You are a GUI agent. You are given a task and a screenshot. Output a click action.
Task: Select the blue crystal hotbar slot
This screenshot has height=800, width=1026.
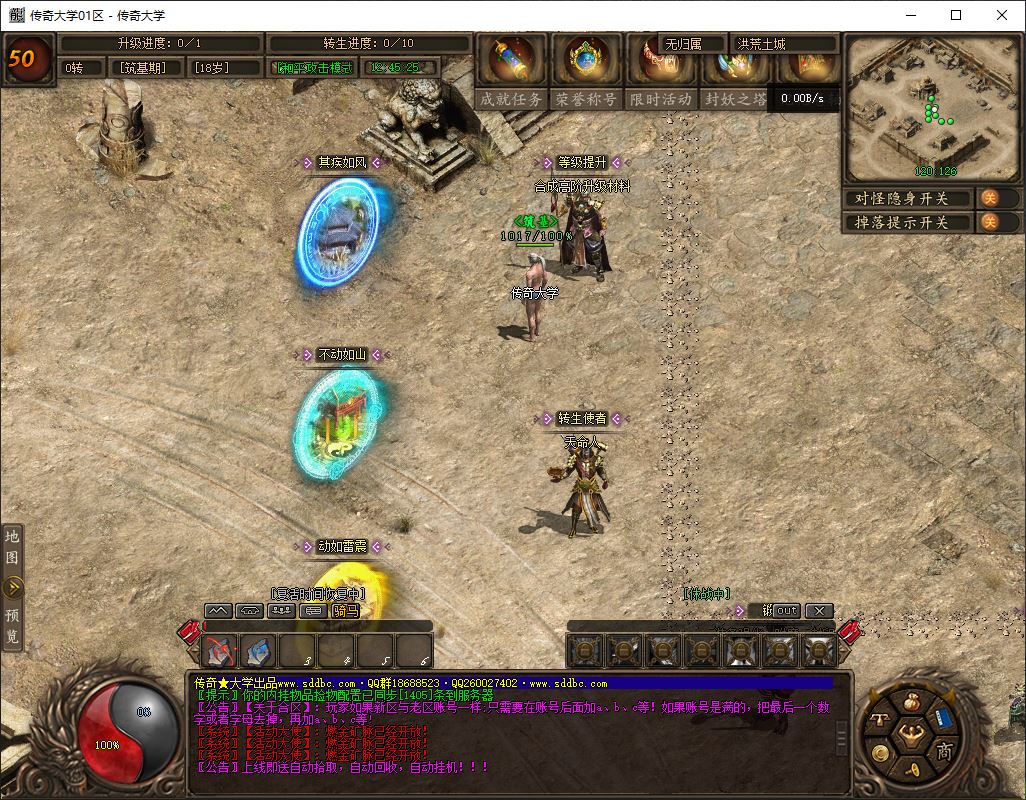258,651
